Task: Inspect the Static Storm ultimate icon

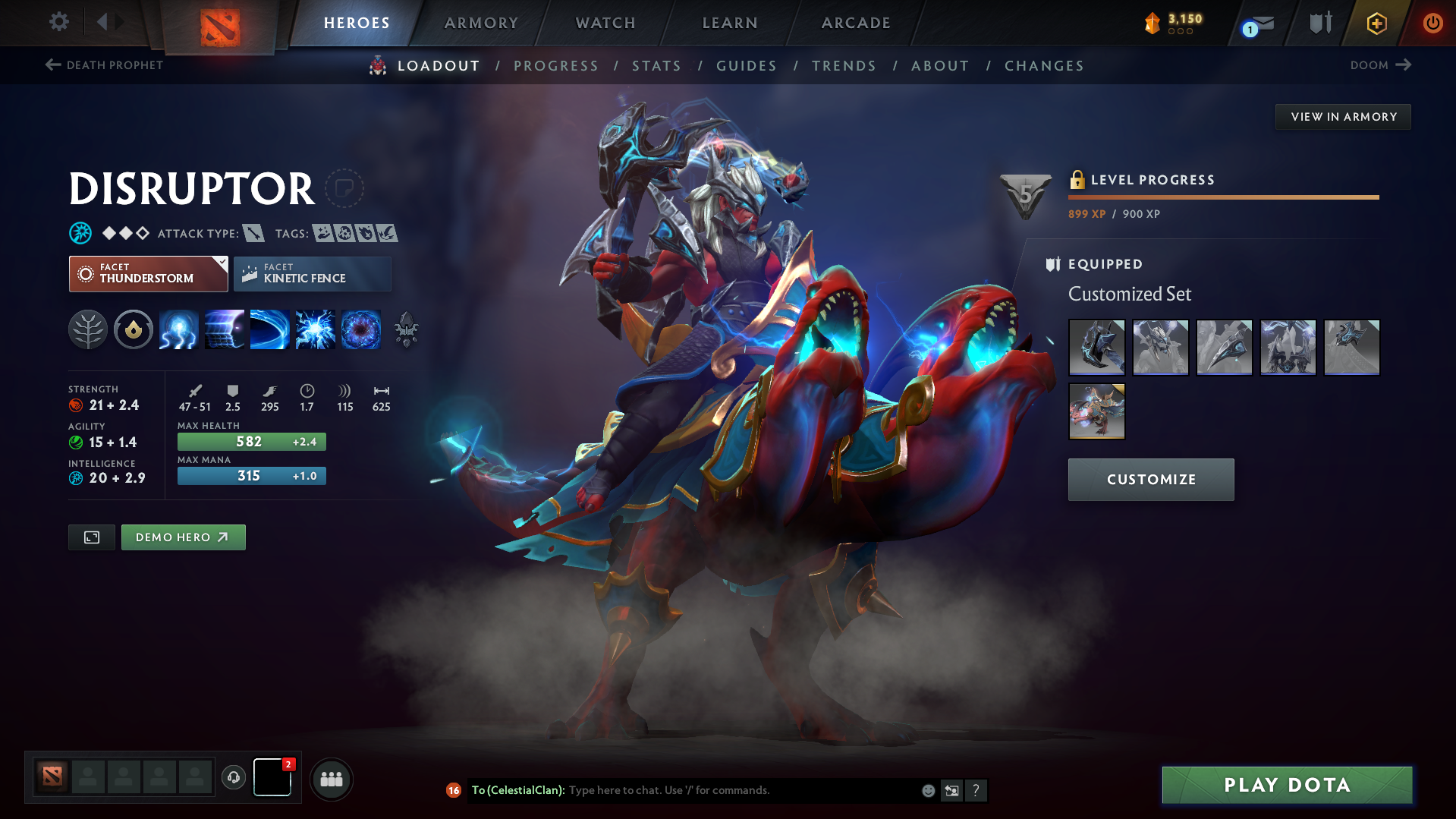Action: coord(361,329)
